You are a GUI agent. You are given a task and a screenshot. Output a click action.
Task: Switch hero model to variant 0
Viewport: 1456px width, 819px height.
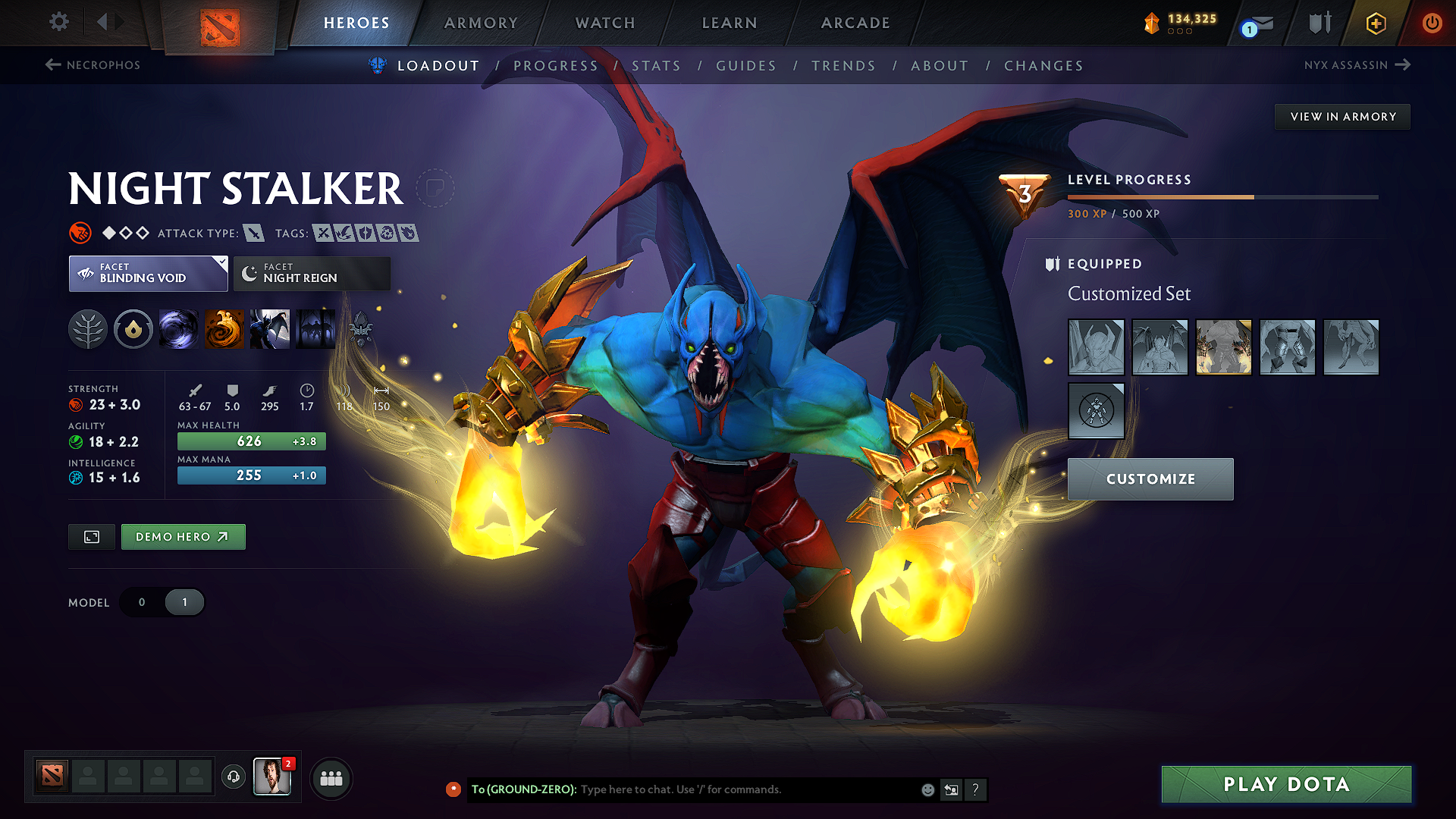click(x=142, y=601)
